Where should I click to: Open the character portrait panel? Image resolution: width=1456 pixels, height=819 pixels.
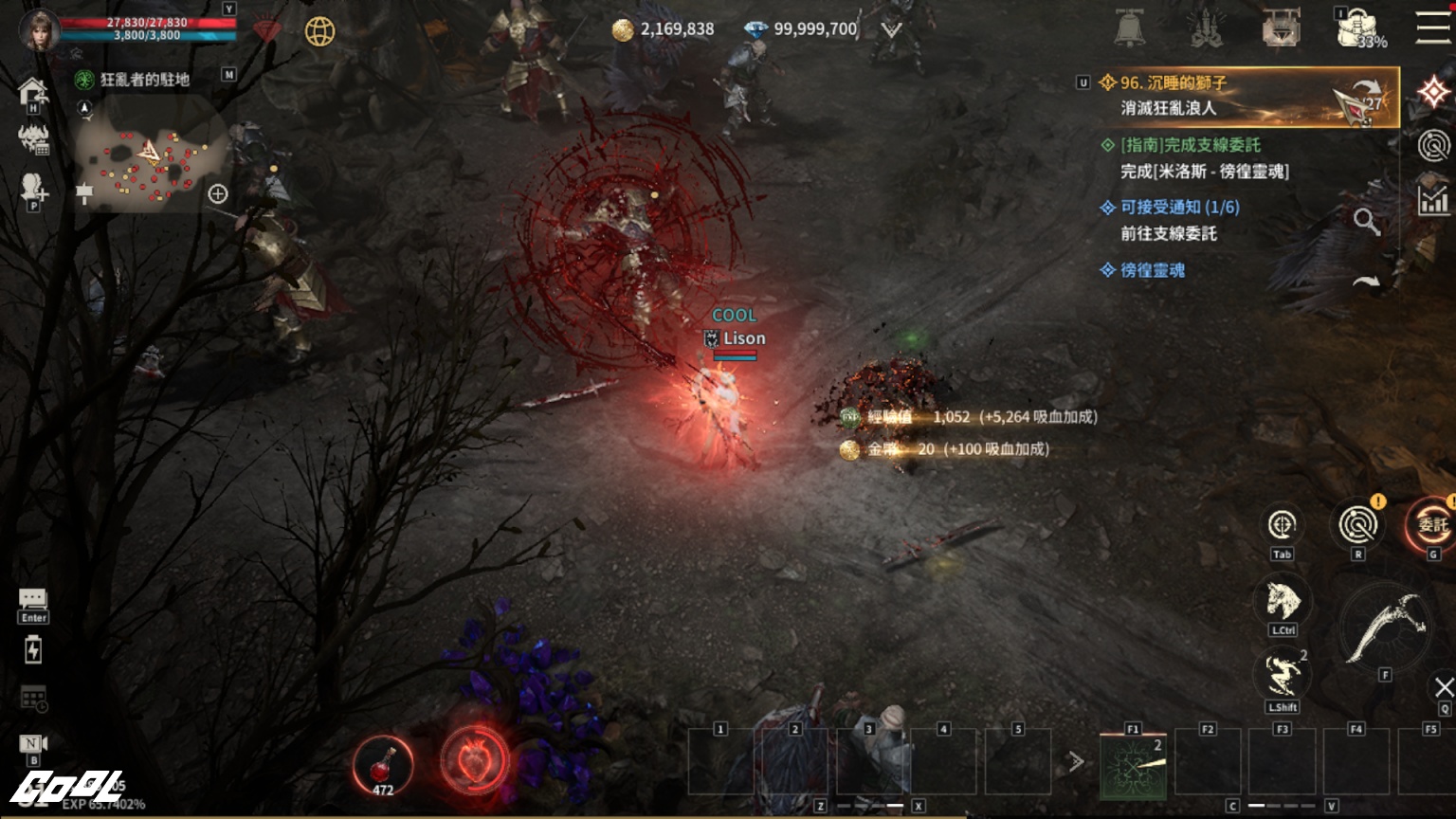coord(40,29)
